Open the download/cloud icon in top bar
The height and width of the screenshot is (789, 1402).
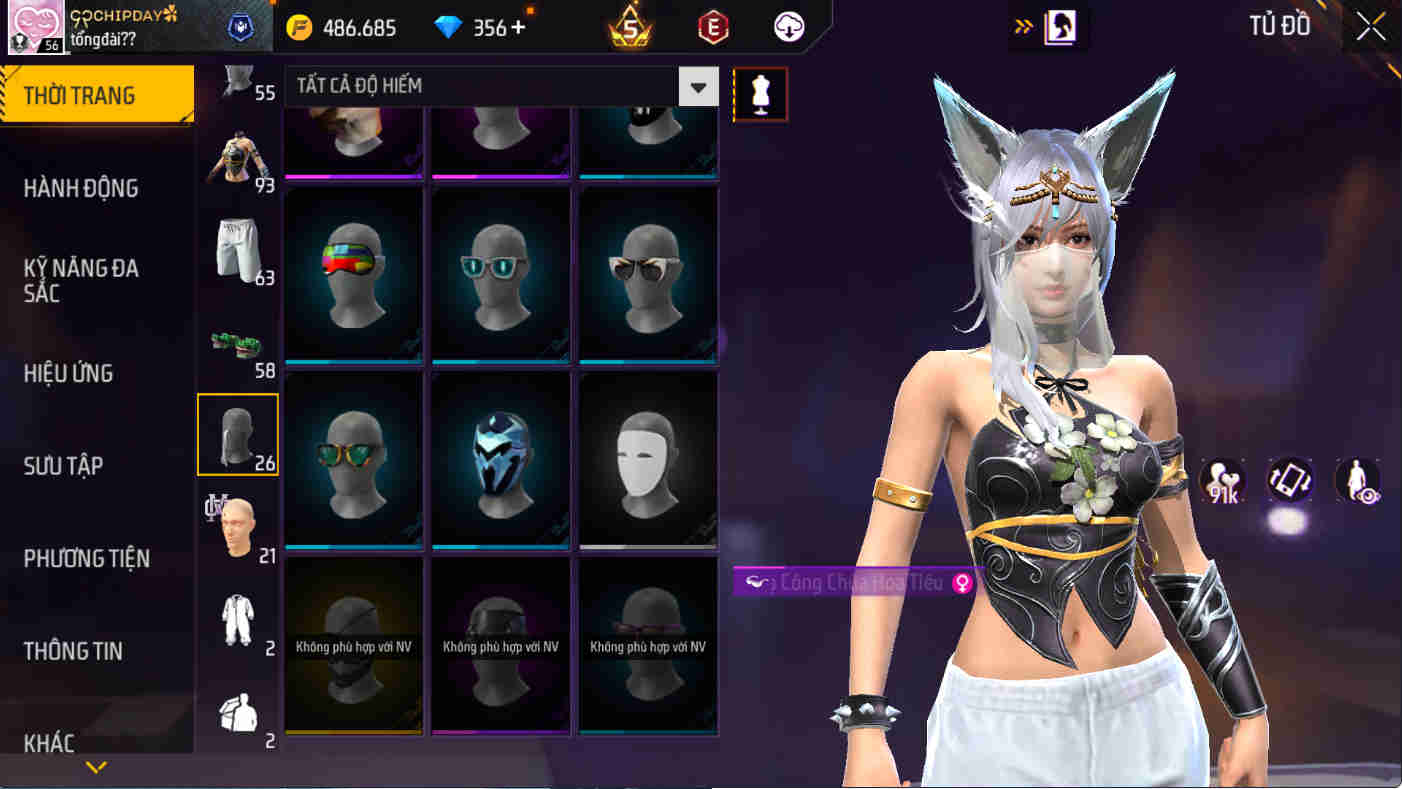[787, 27]
